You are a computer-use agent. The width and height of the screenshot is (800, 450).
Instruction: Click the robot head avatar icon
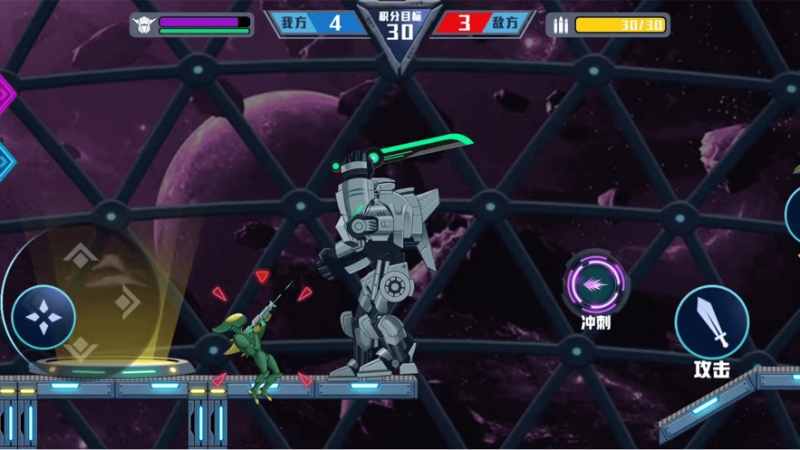[143, 25]
